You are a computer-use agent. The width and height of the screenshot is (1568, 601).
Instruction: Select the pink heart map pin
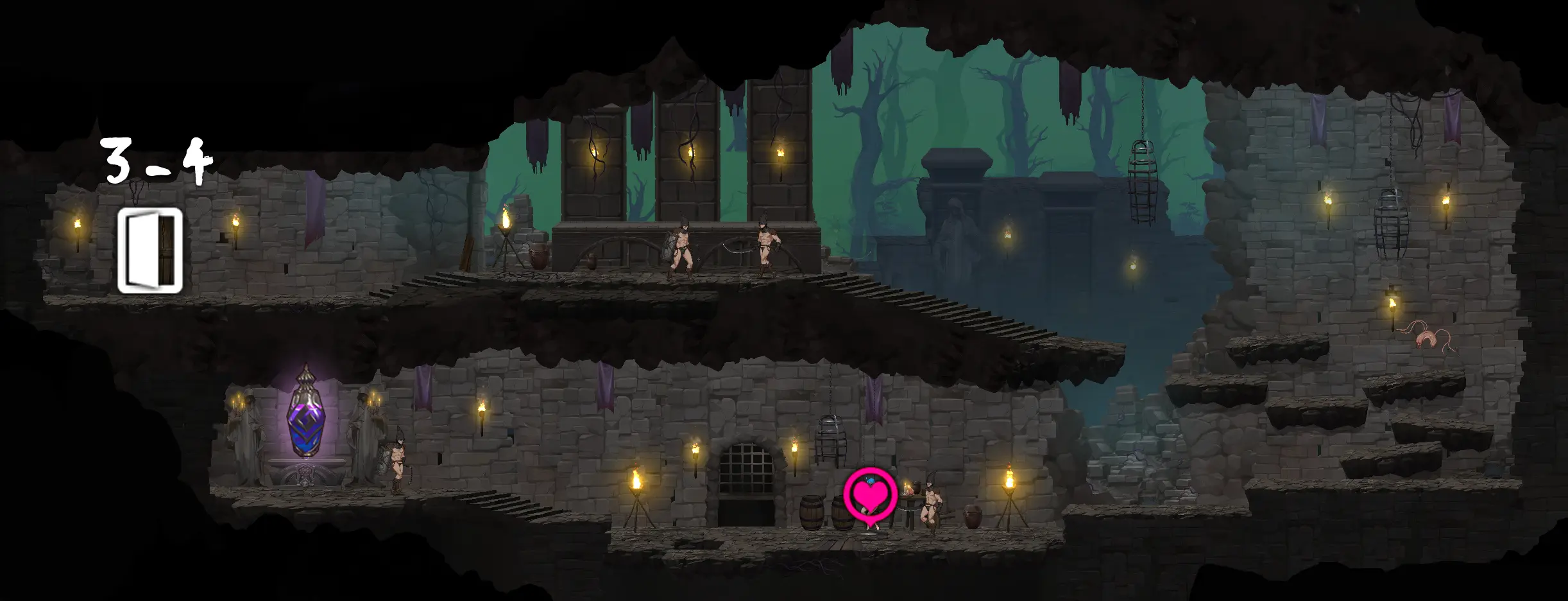click(870, 495)
